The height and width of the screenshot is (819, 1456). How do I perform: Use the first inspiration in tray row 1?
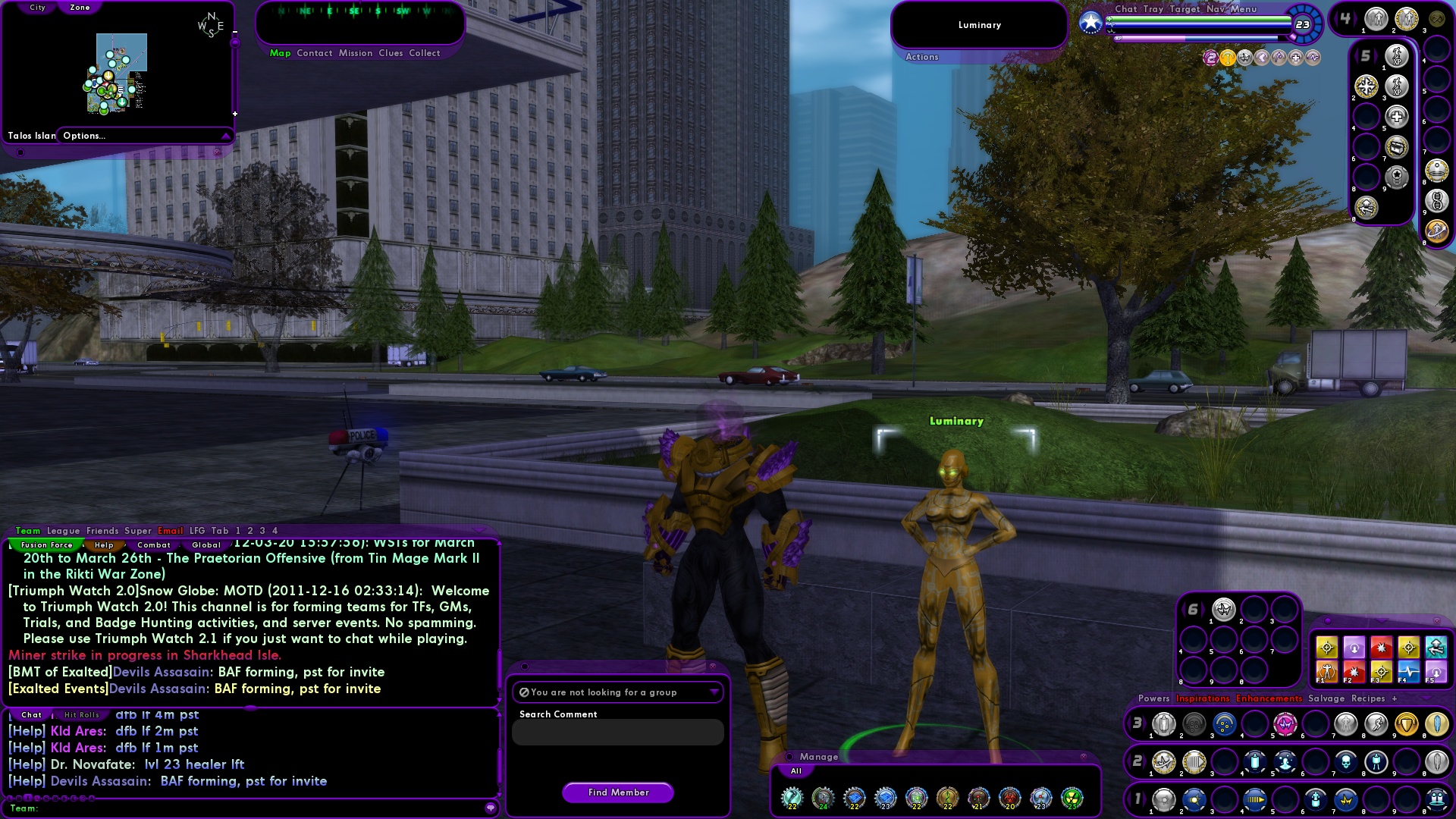pos(1164,799)
